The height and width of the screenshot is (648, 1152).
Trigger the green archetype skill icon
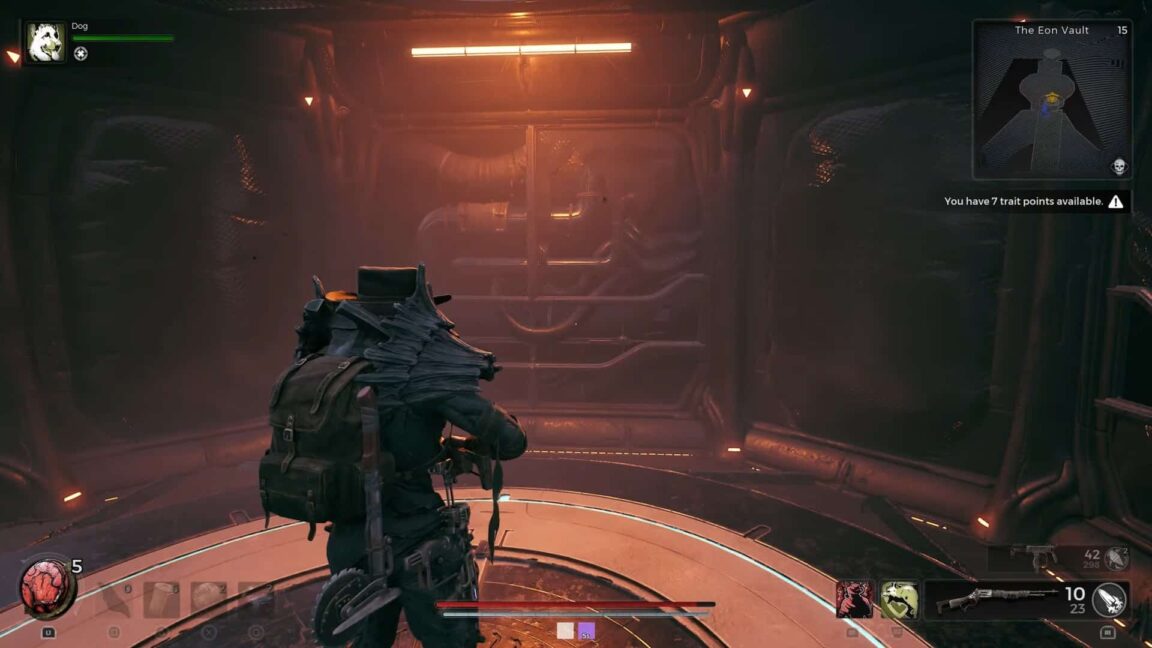pos(899,599)
